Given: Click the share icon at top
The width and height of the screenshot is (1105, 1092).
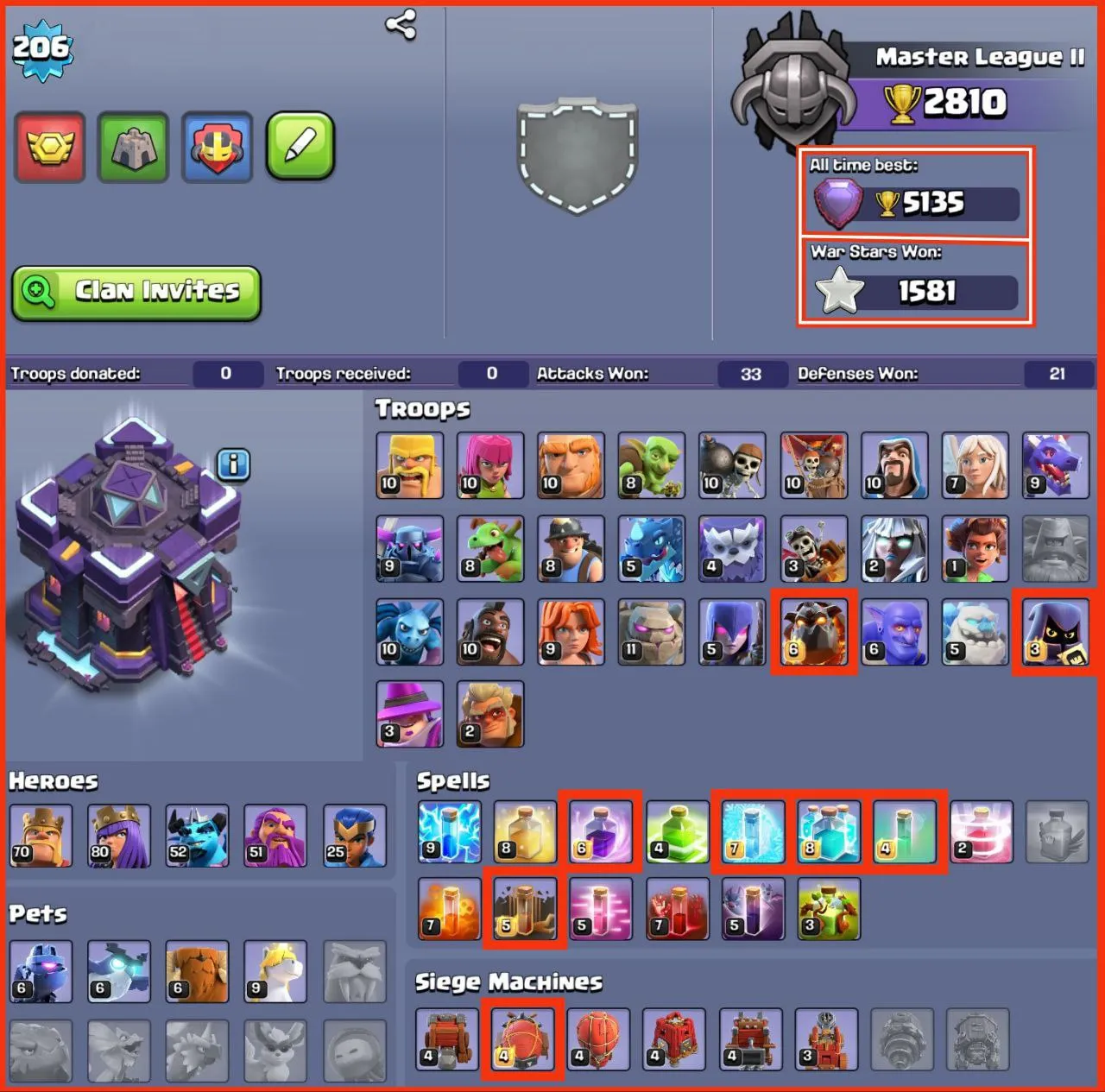Looking at the screenshot, I should tap(399, 26).
